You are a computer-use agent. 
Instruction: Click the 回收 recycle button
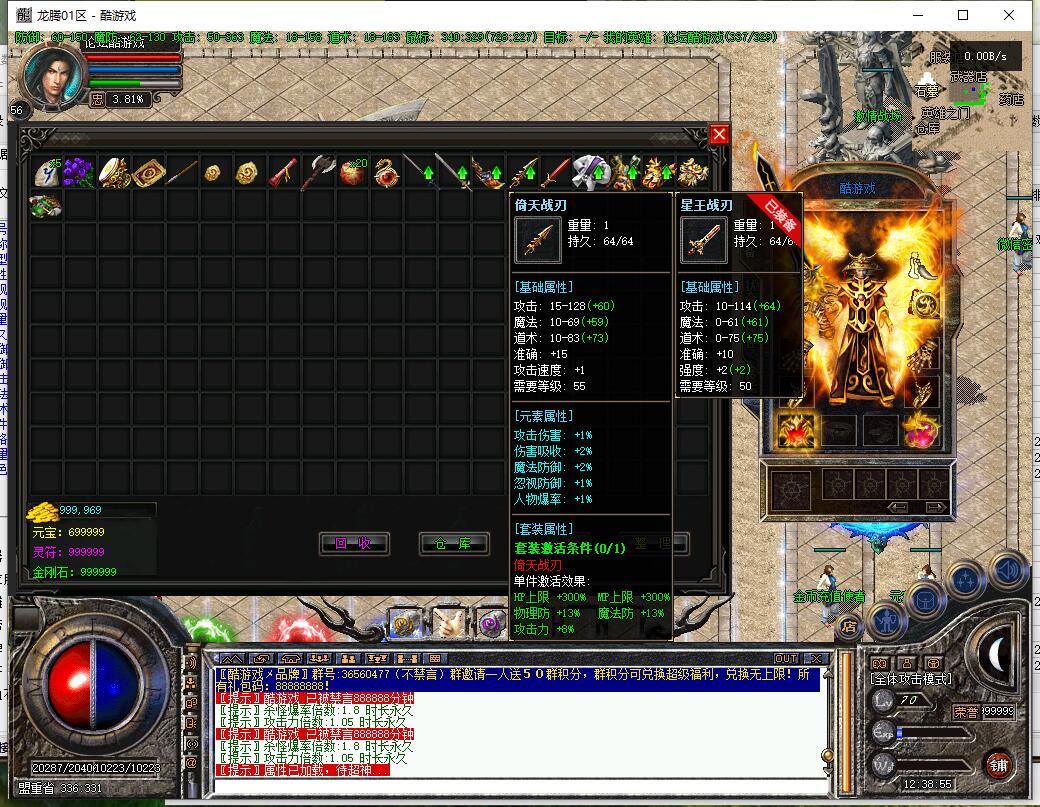click(x=353, y=543)
